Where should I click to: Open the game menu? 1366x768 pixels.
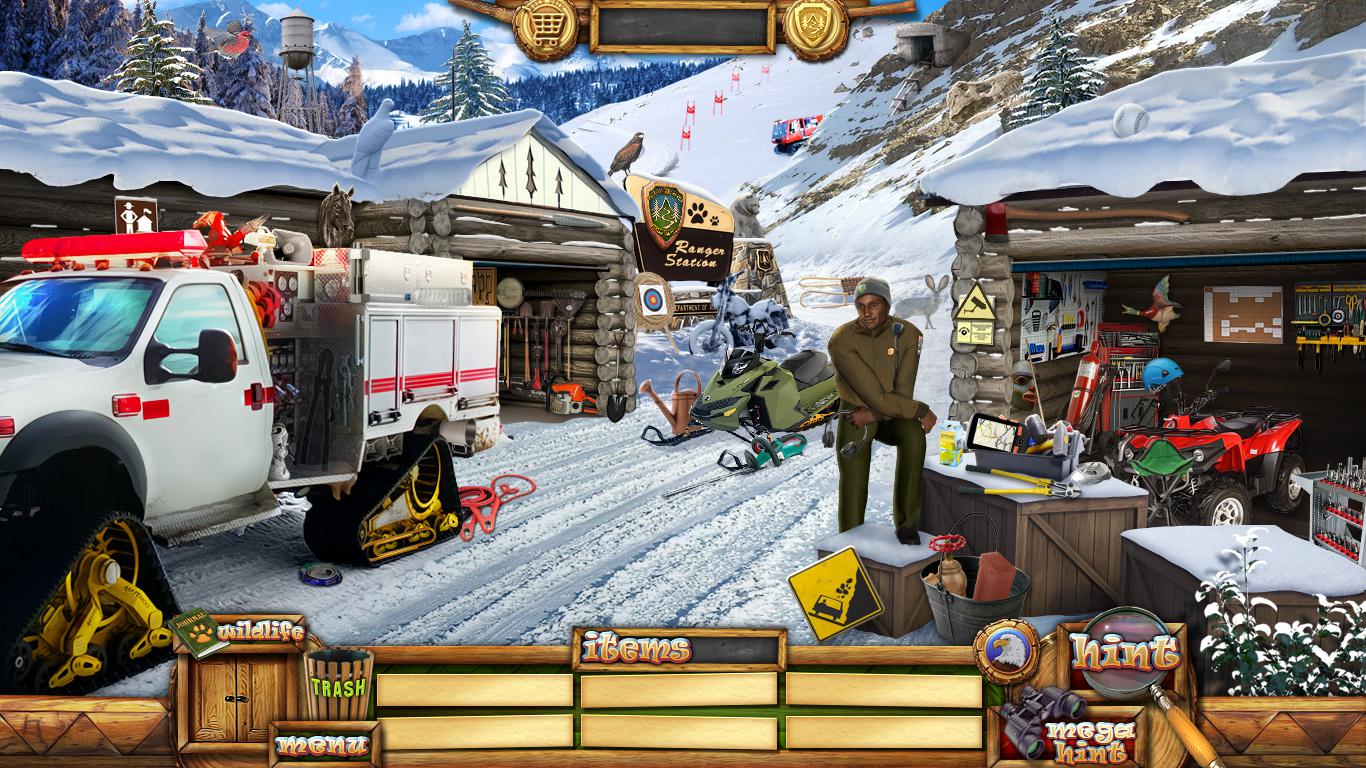point(323,745)
